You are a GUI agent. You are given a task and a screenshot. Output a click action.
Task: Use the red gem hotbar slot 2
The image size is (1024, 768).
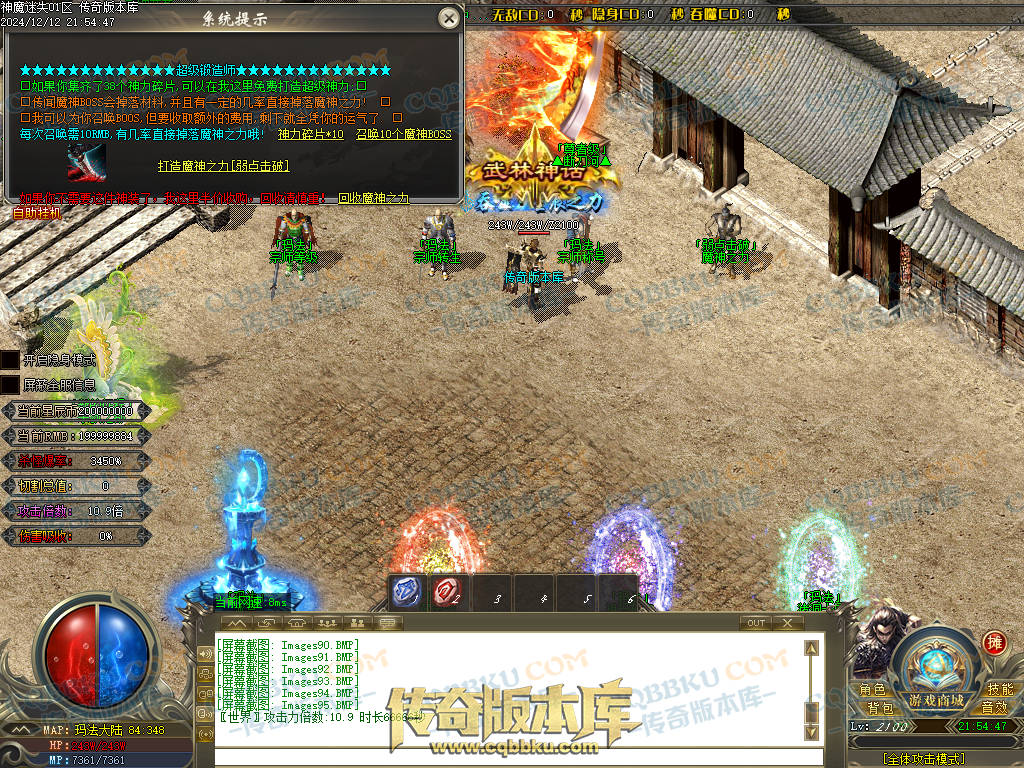click(x=448, y=593)
